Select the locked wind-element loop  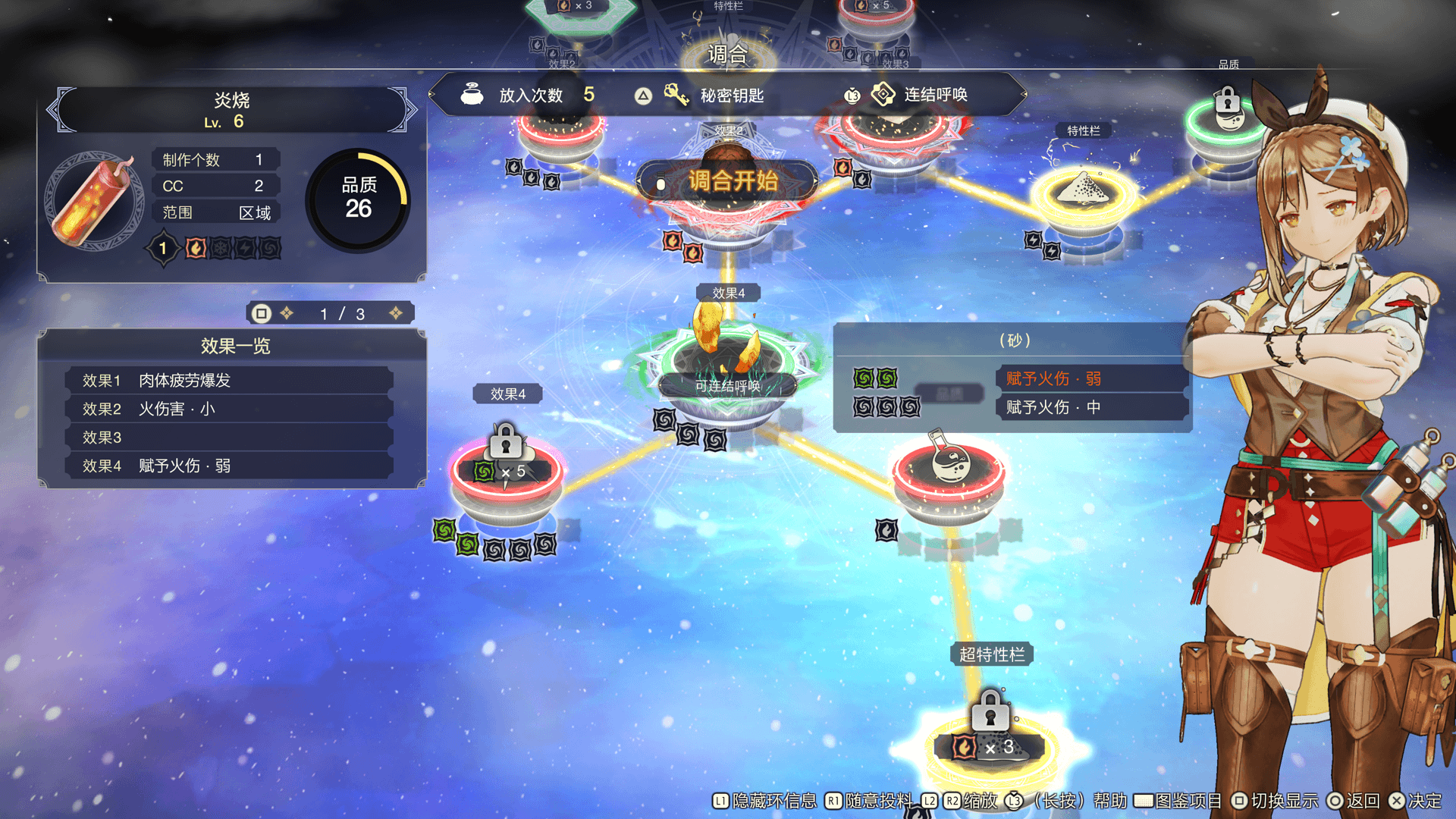pyautogui.click(x=506, y=472)
